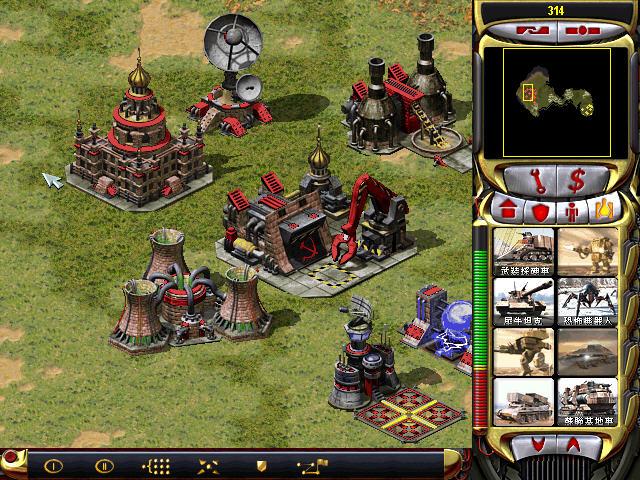Queue the Rhino Tank cameo
This screenshot has height=480, width=640.
524,298
